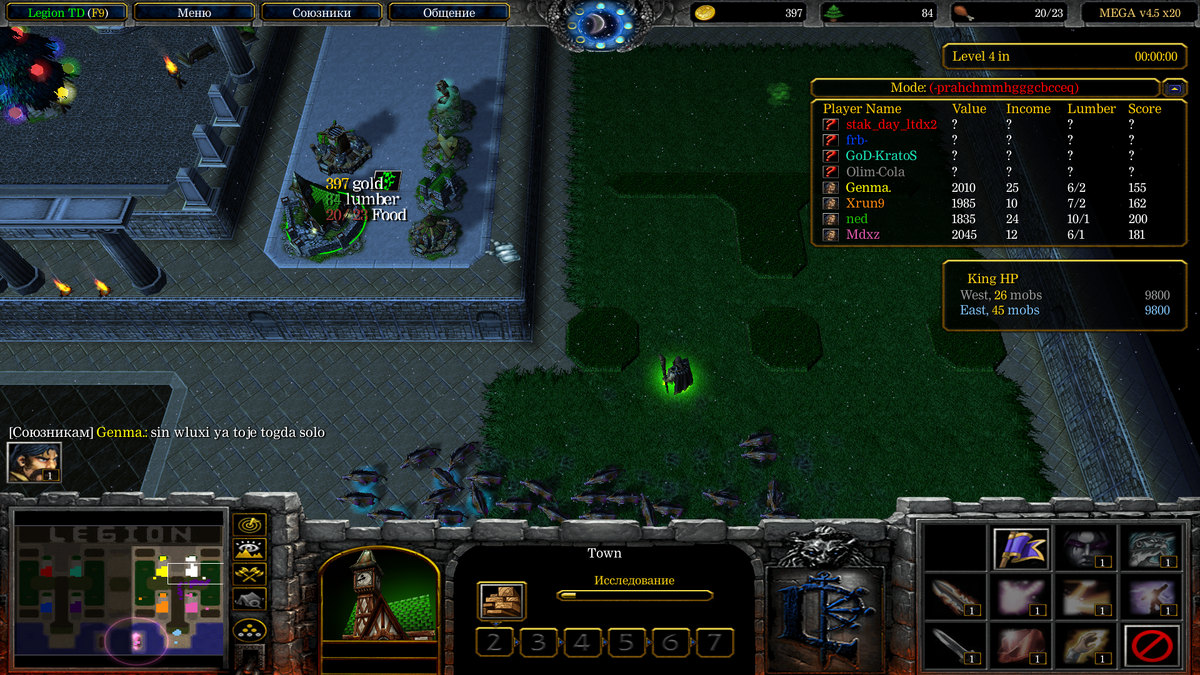Screen dimensions: 1200x675
Task: Toggle ally color mode with crossed axes
Action: coord(249,574)
